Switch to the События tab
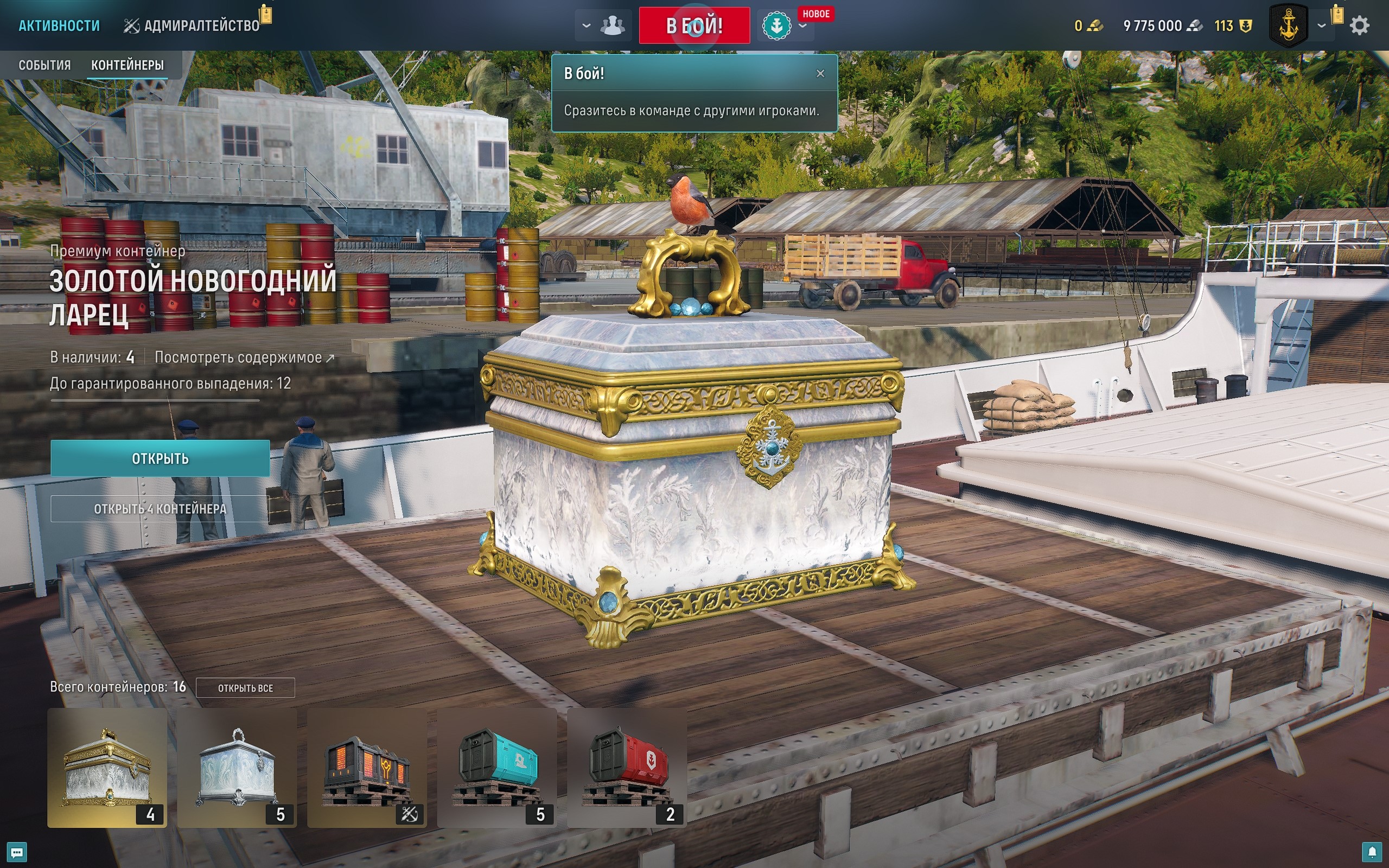The width and height of the screenshot is (1389, 868). click(45, 65)
